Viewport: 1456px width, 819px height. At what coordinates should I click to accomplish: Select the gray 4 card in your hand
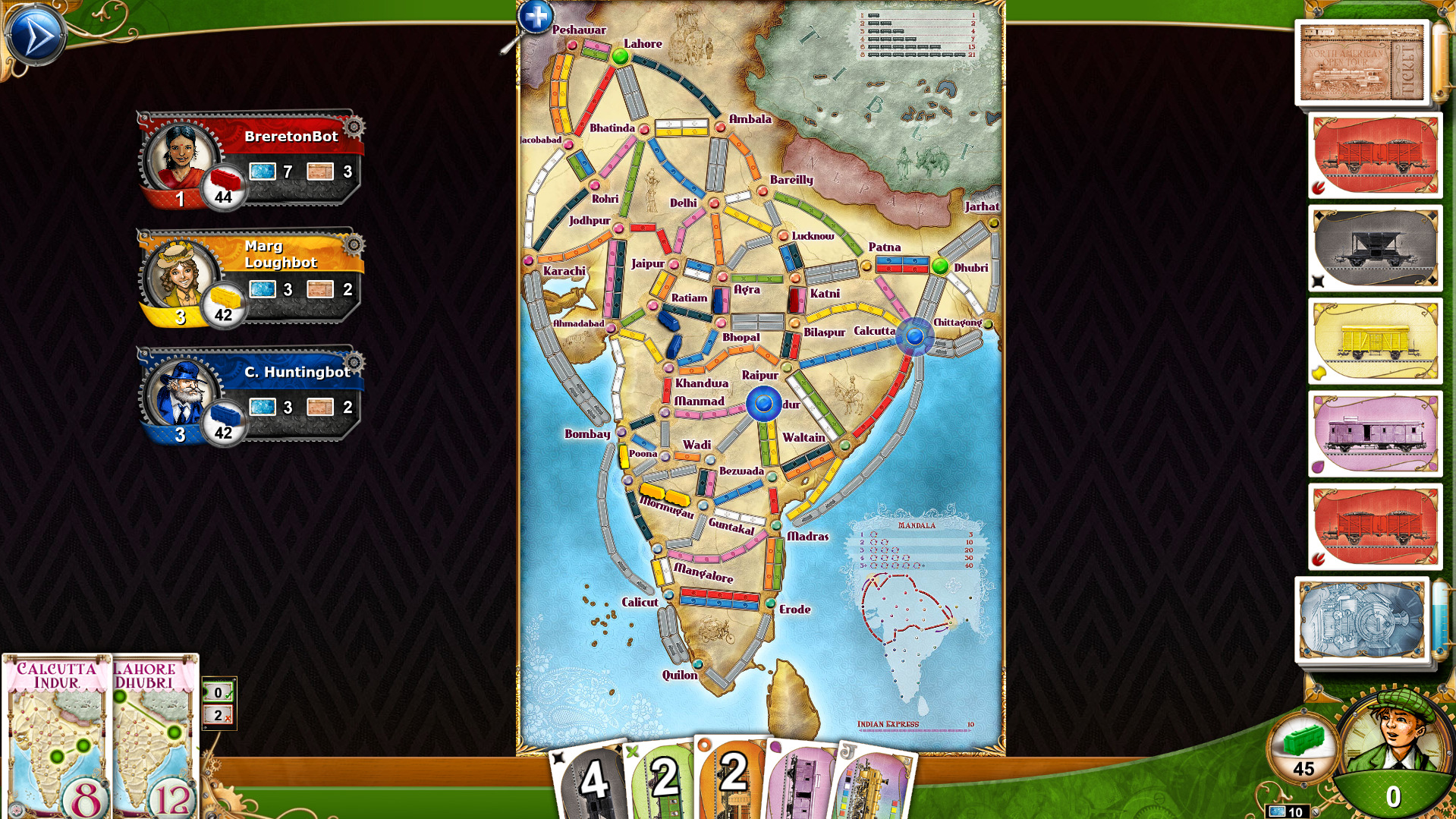(596, 782)
